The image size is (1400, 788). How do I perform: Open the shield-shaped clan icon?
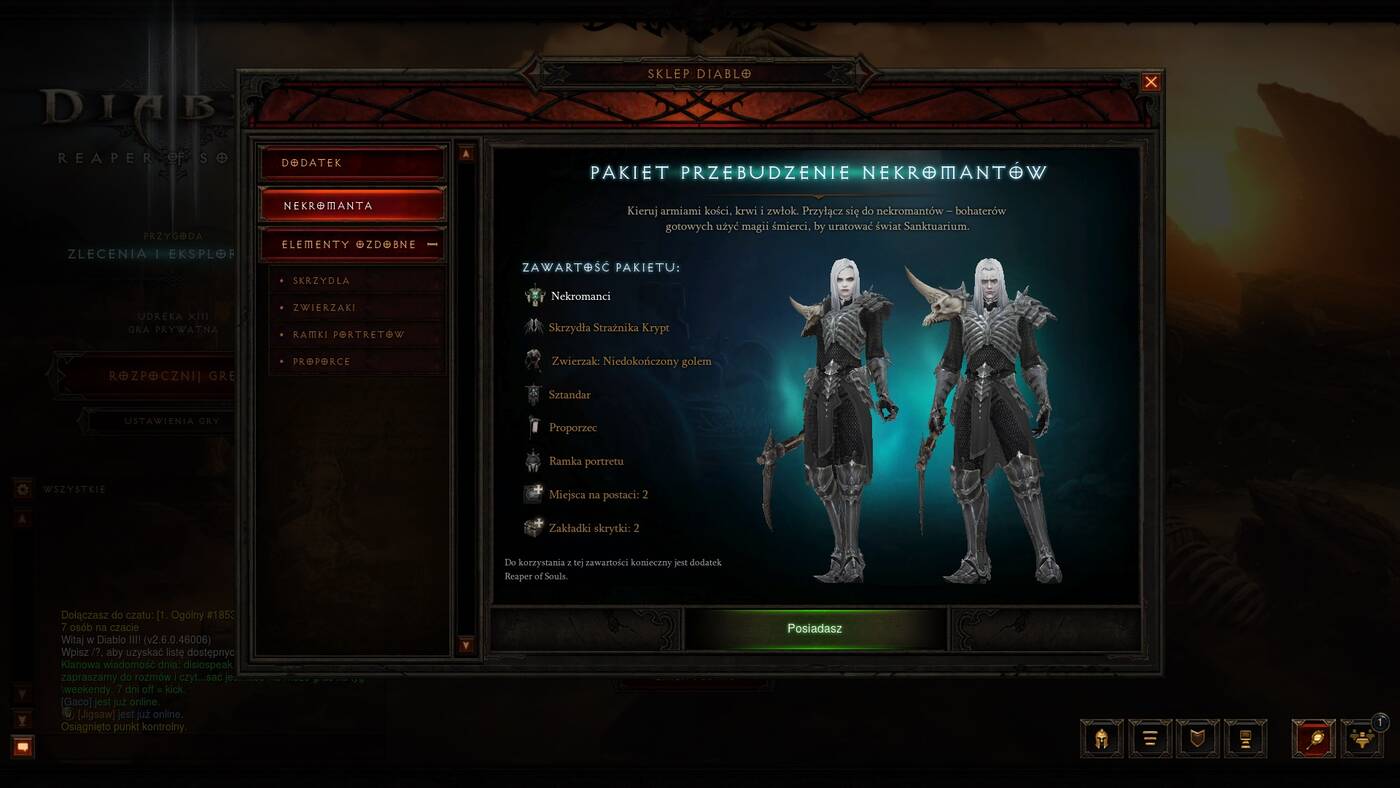pyautogui.click(x=1197, y=739)
